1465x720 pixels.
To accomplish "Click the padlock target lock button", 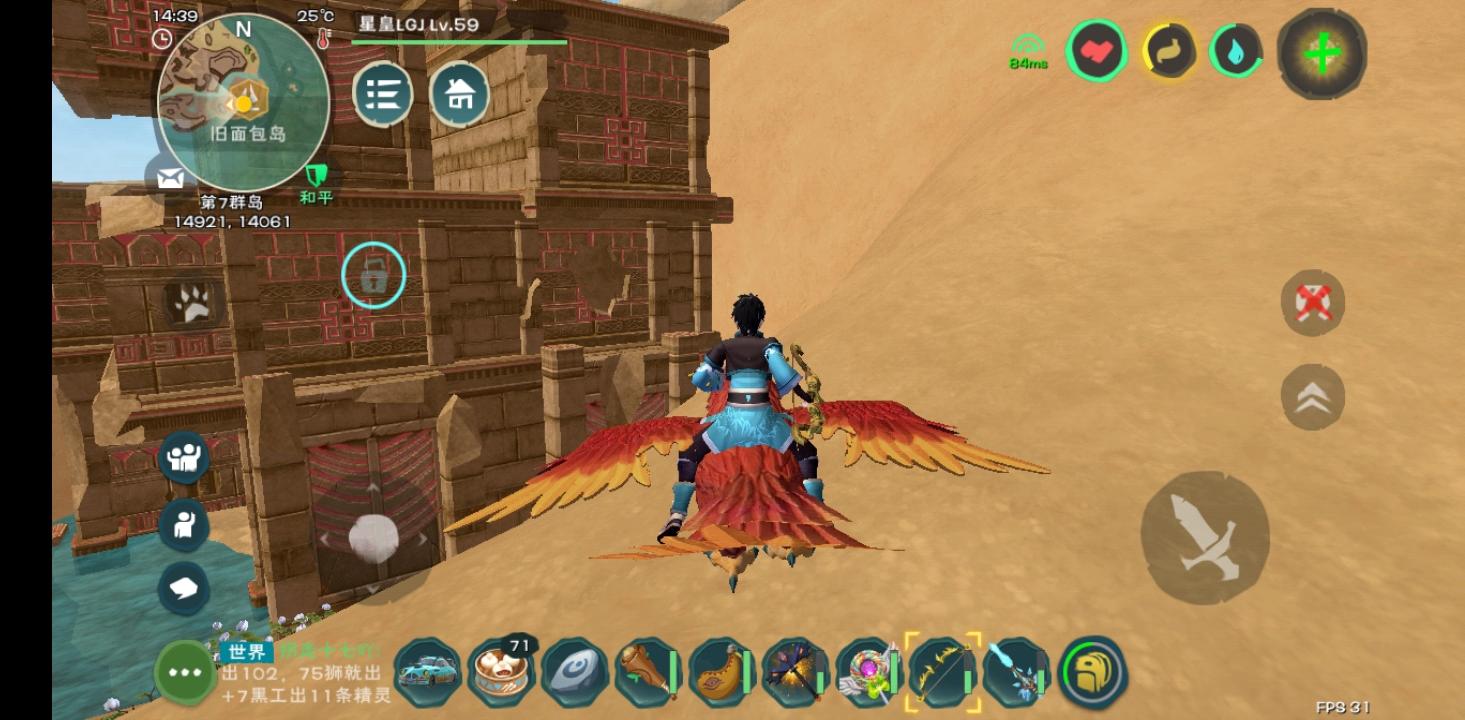I will (373, 275).
